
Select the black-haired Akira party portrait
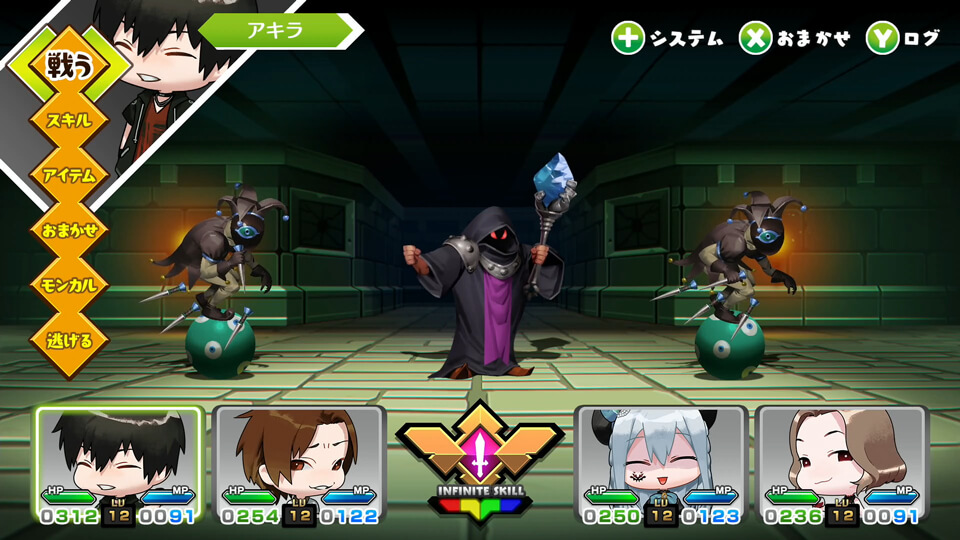pos(119,462)
